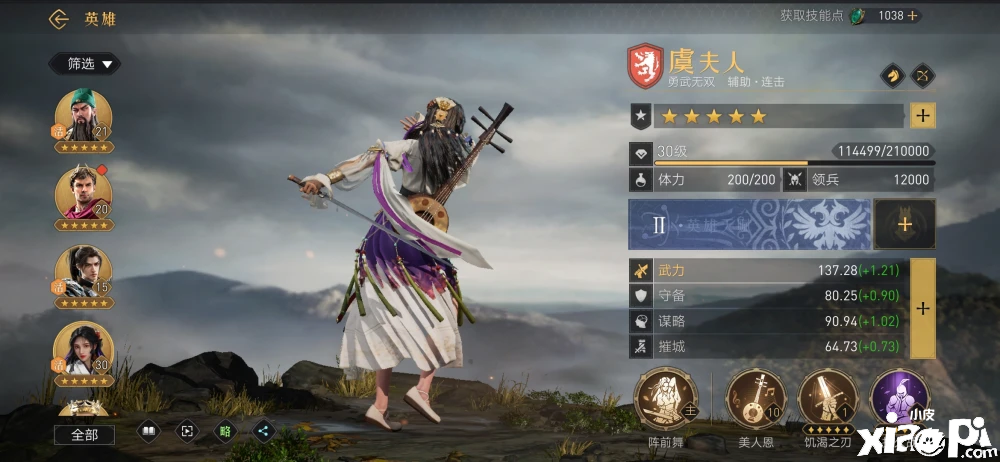
Task: Open the green 略 strategy icon
Action: [225, 432]
